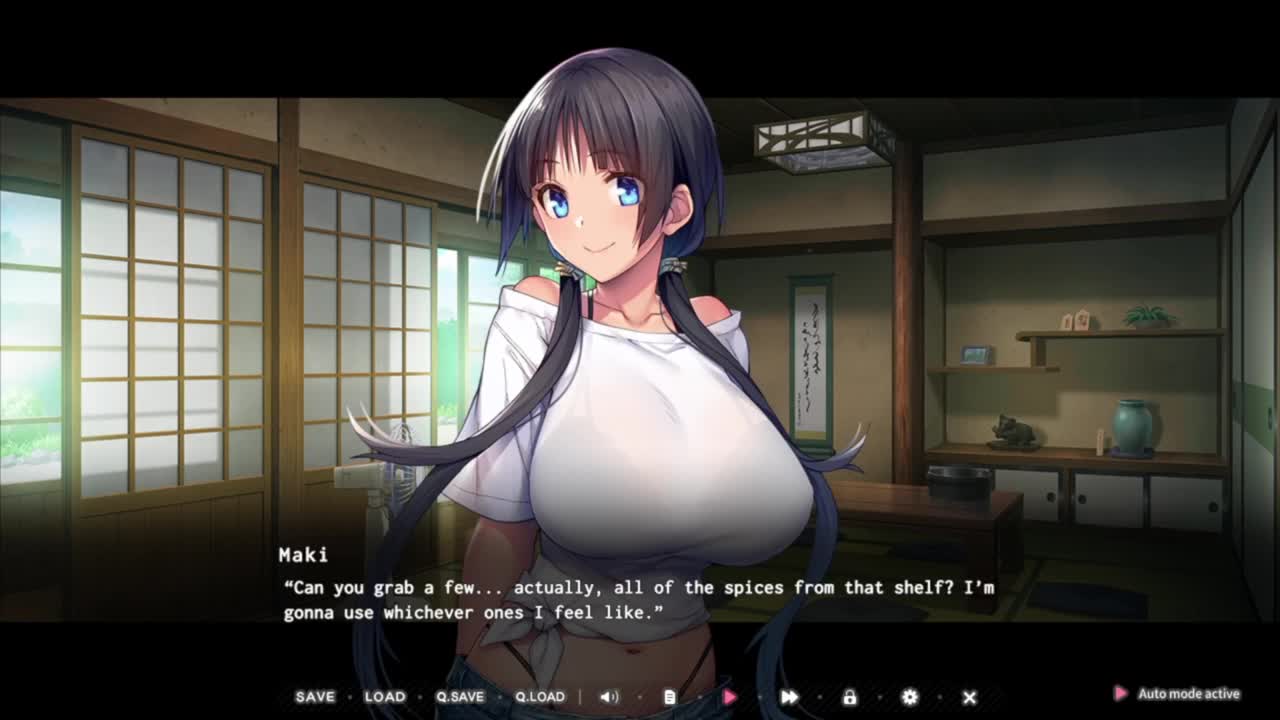Toggle the pink auto-play arrow

pos(730,697)
